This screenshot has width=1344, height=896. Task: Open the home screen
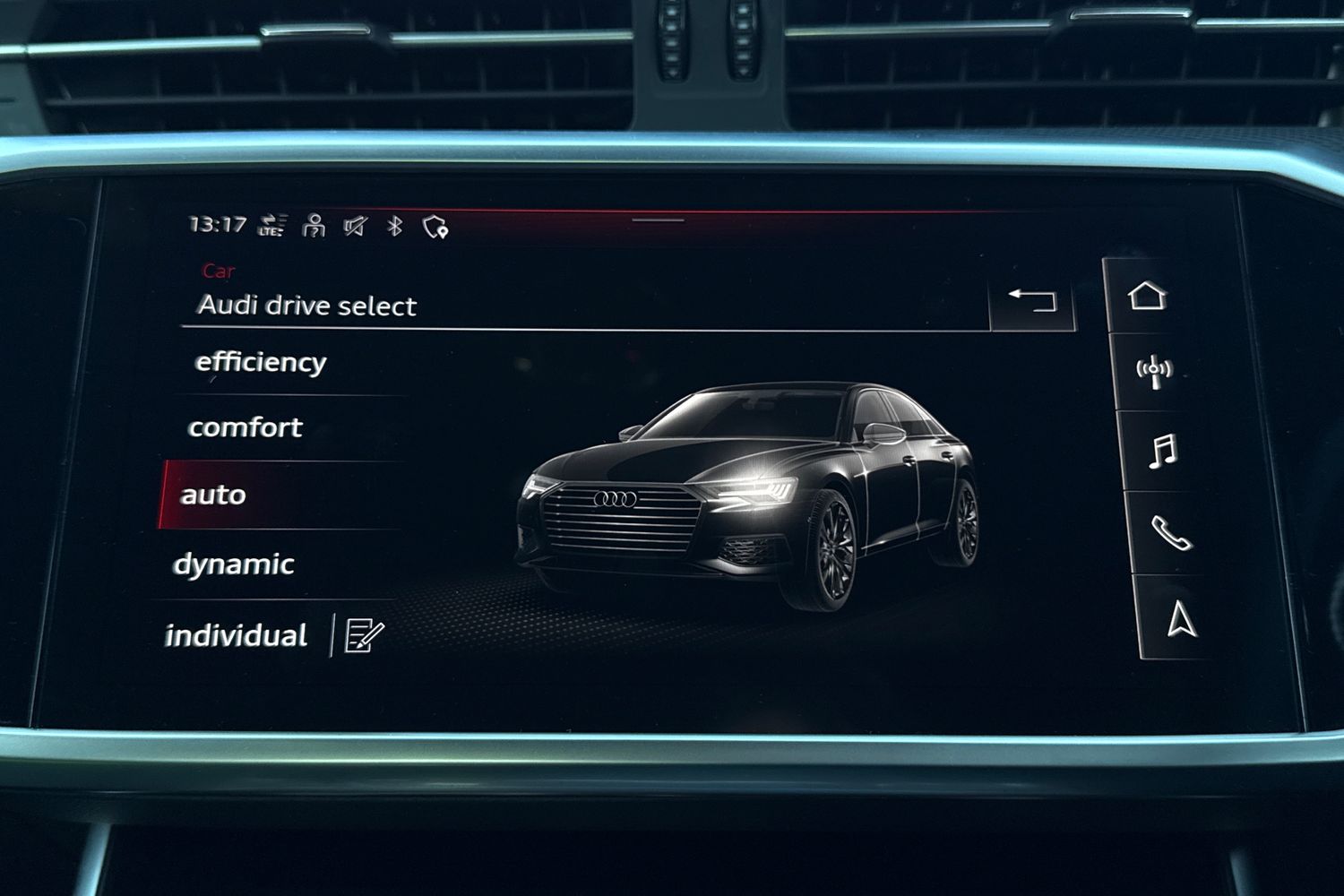coord(1147,295)
